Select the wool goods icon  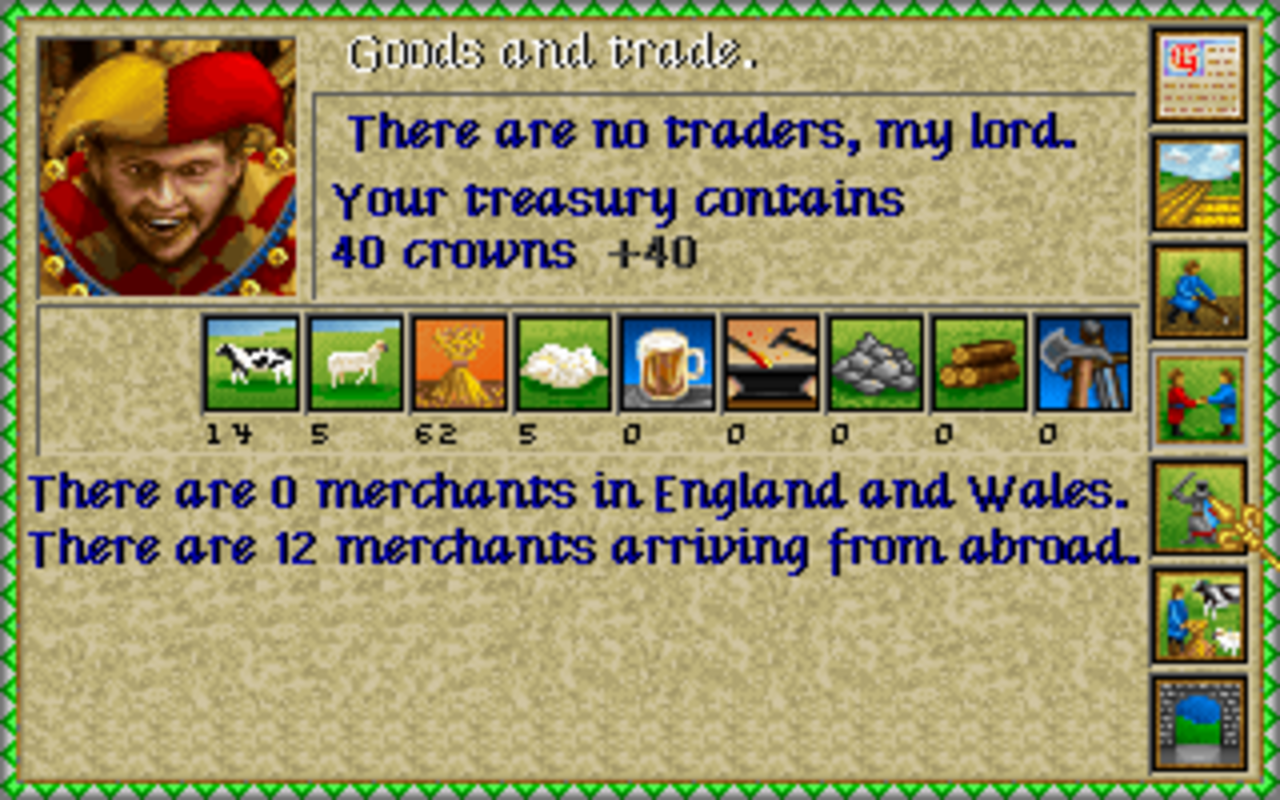coord(562,364)
